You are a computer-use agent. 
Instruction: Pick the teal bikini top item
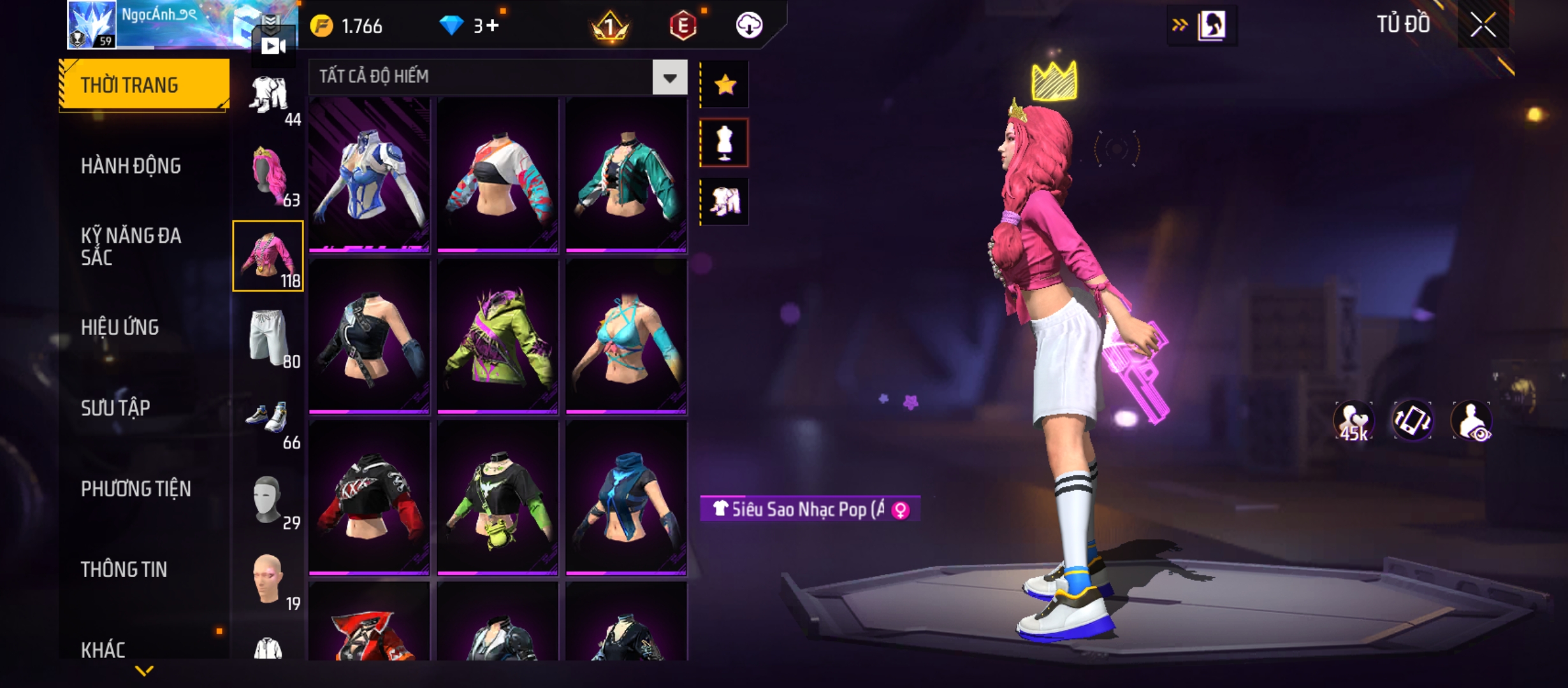pyautogui.click(x=627, y=336)
